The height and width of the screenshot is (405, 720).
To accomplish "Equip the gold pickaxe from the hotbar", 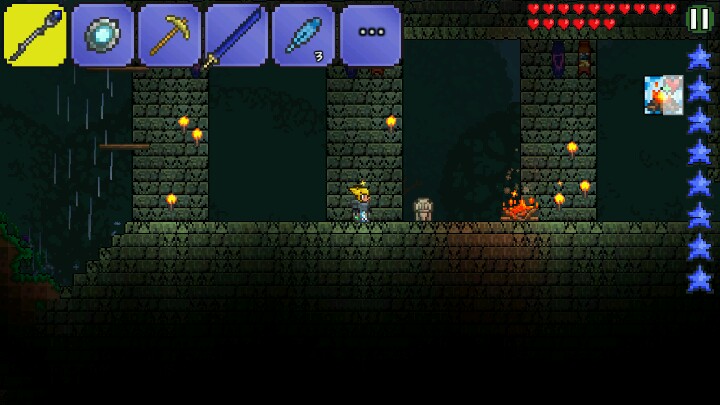I will tap(169, 35).
